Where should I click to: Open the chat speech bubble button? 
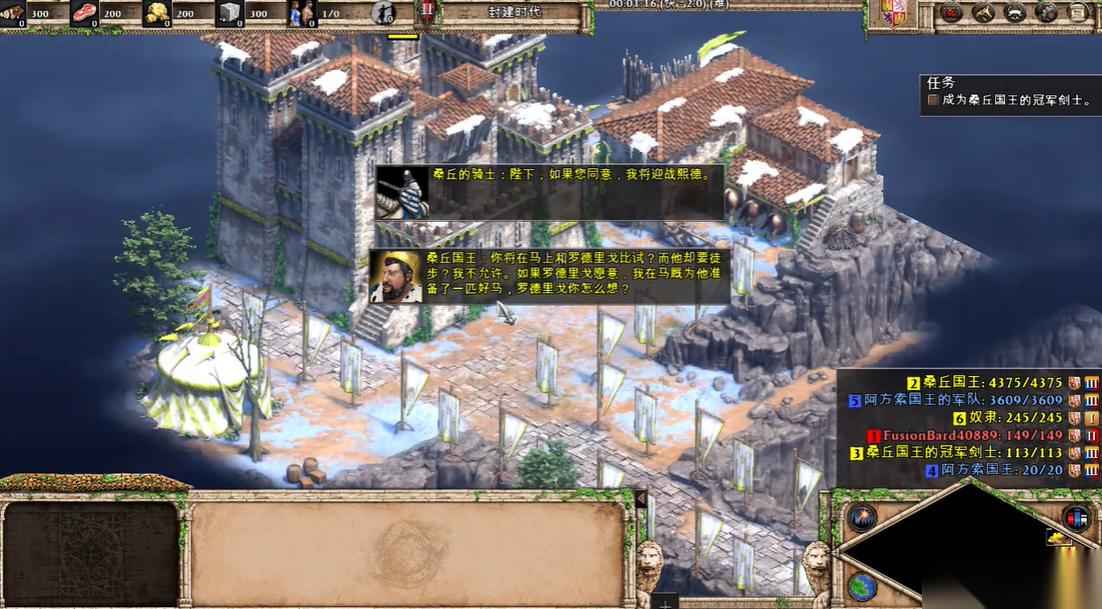1047,13
